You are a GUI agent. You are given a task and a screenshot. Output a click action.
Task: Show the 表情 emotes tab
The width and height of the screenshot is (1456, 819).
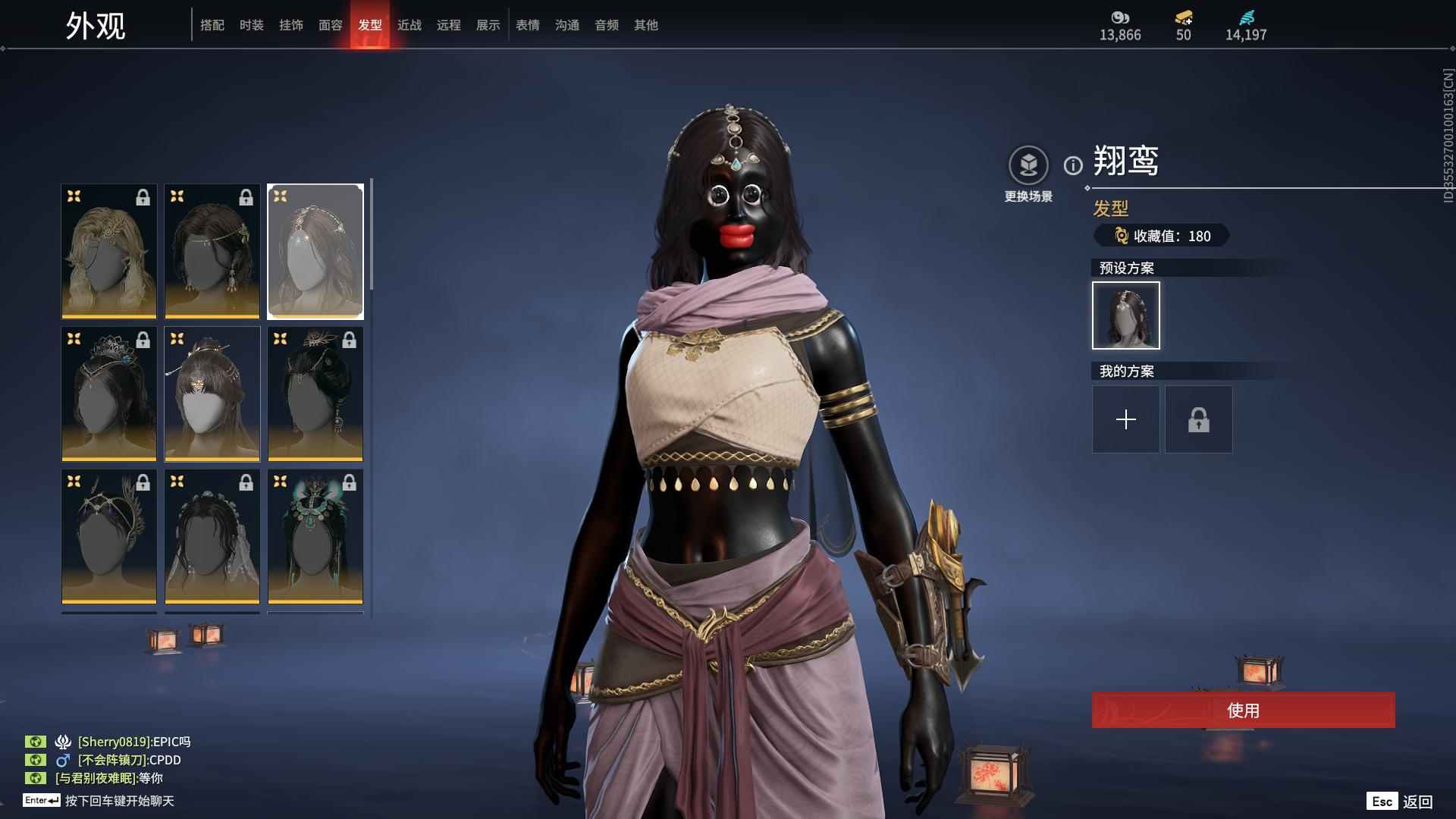tap(528, 25)
